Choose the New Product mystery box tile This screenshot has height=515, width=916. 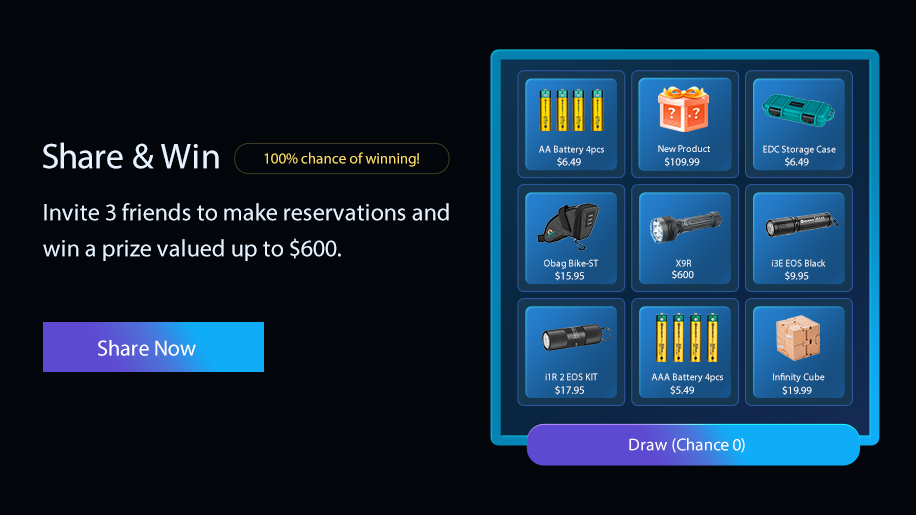point(685,123)
